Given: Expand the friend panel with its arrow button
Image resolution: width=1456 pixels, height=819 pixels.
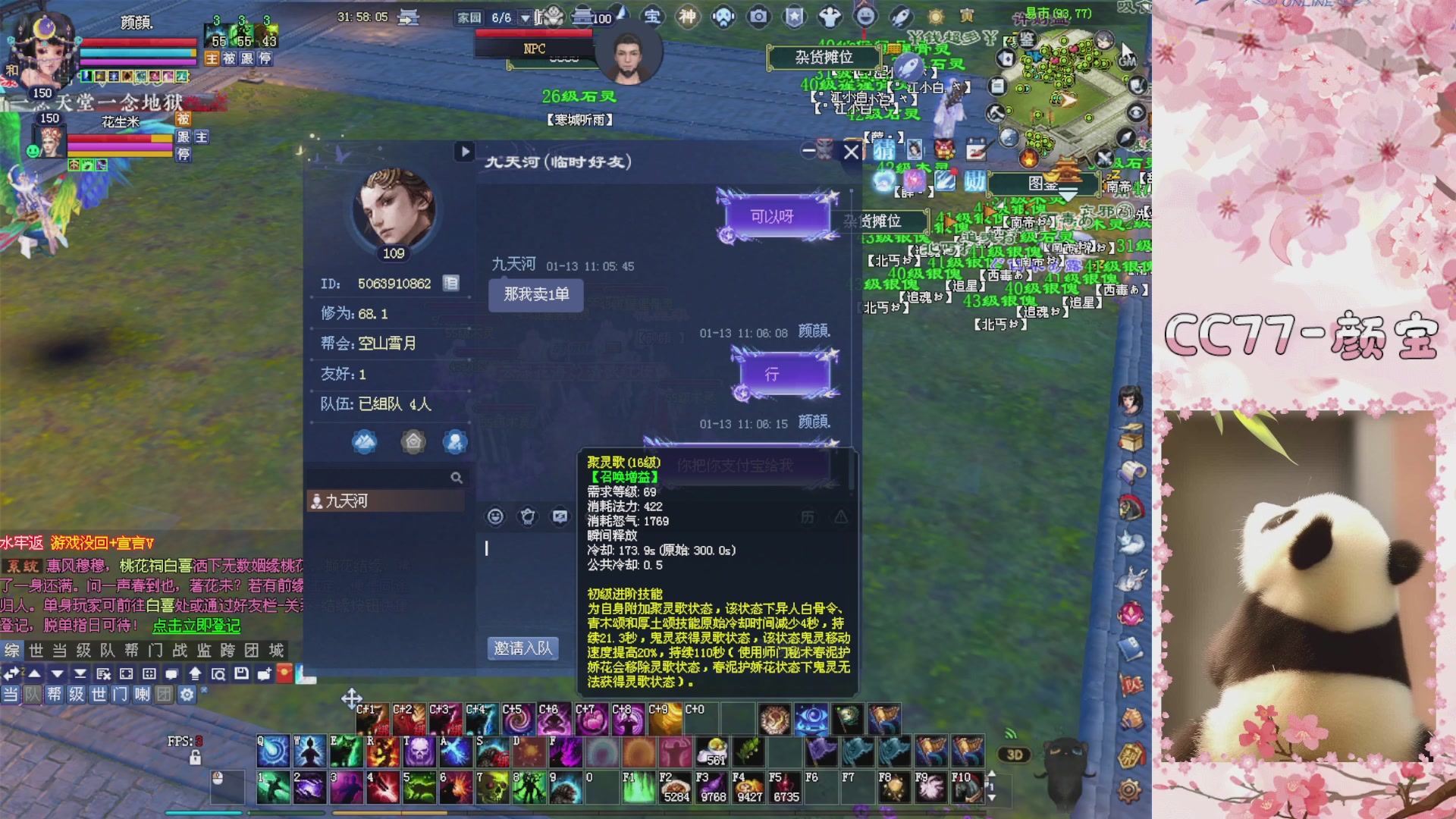Looking at the screenshot, I should (x=465, y=152).
